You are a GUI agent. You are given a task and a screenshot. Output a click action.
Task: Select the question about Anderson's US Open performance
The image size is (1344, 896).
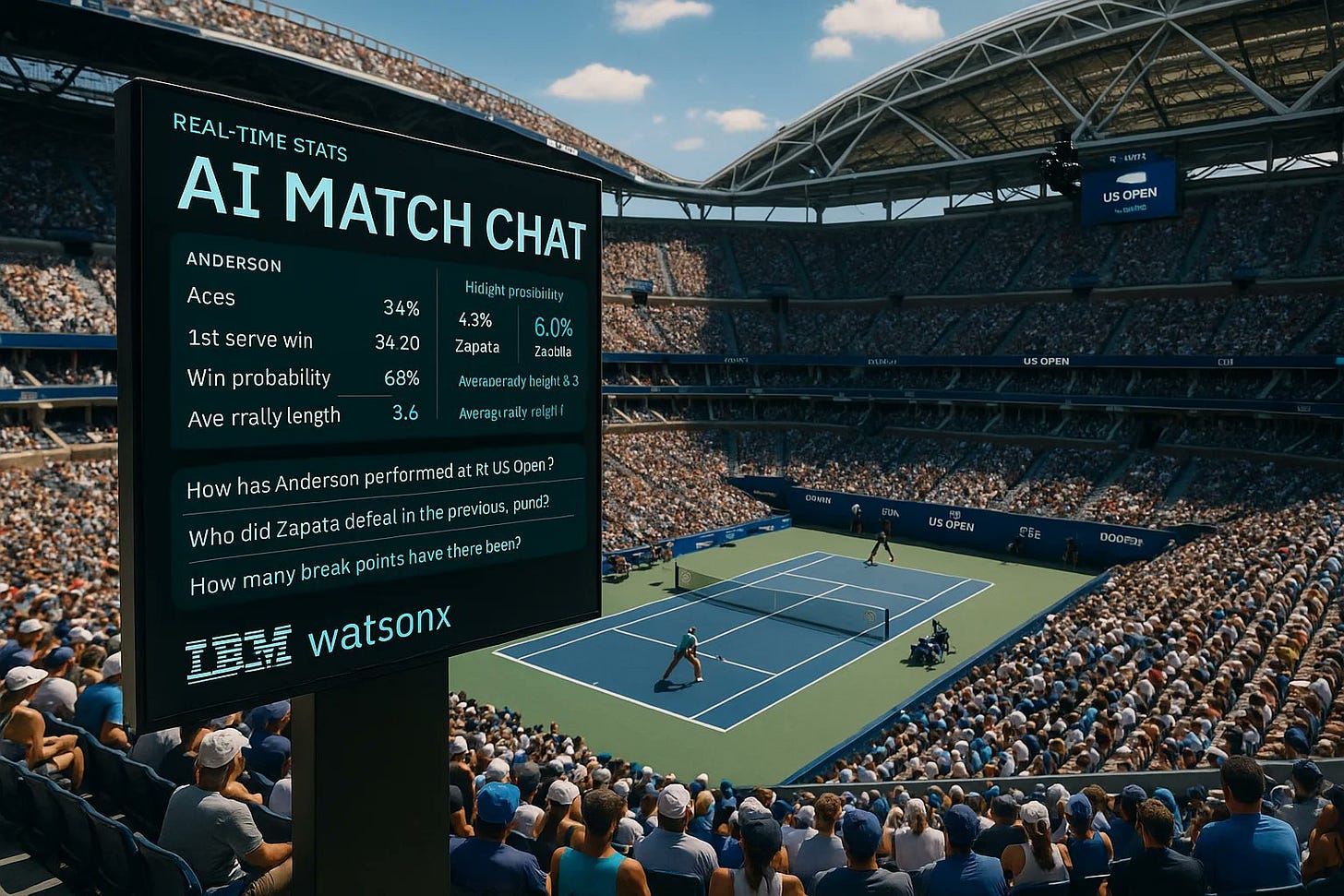click(370, 477)
